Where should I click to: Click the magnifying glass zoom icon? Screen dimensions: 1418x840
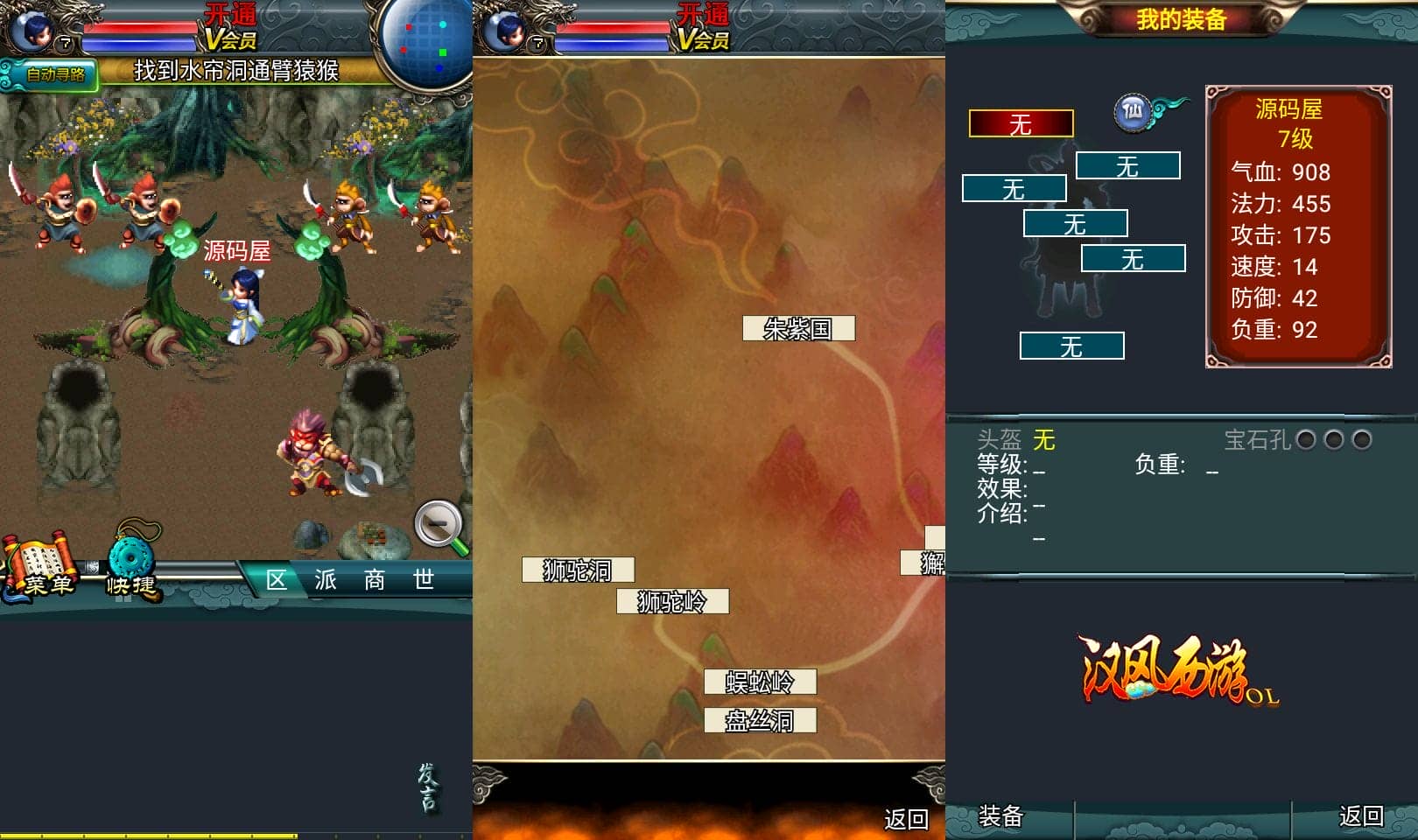440,527
